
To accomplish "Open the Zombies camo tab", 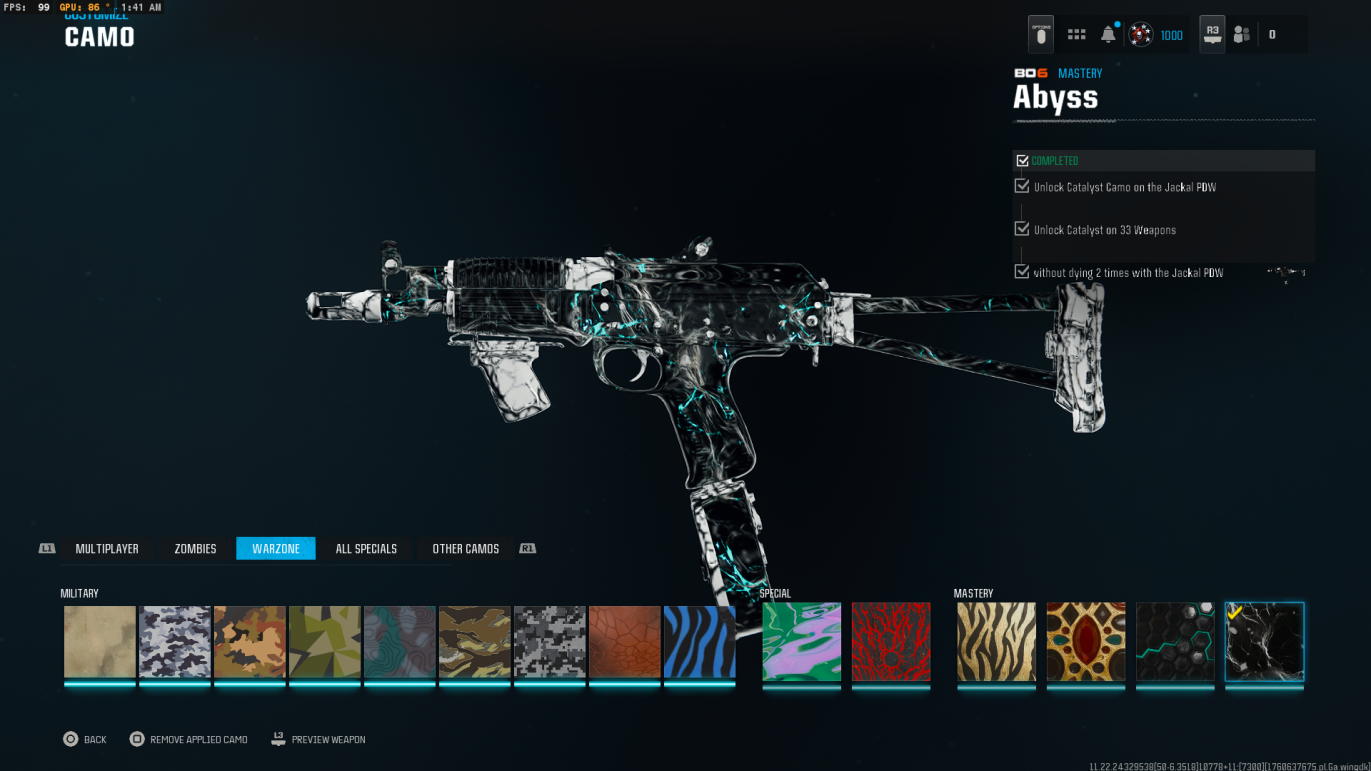I will pos(195,548).
